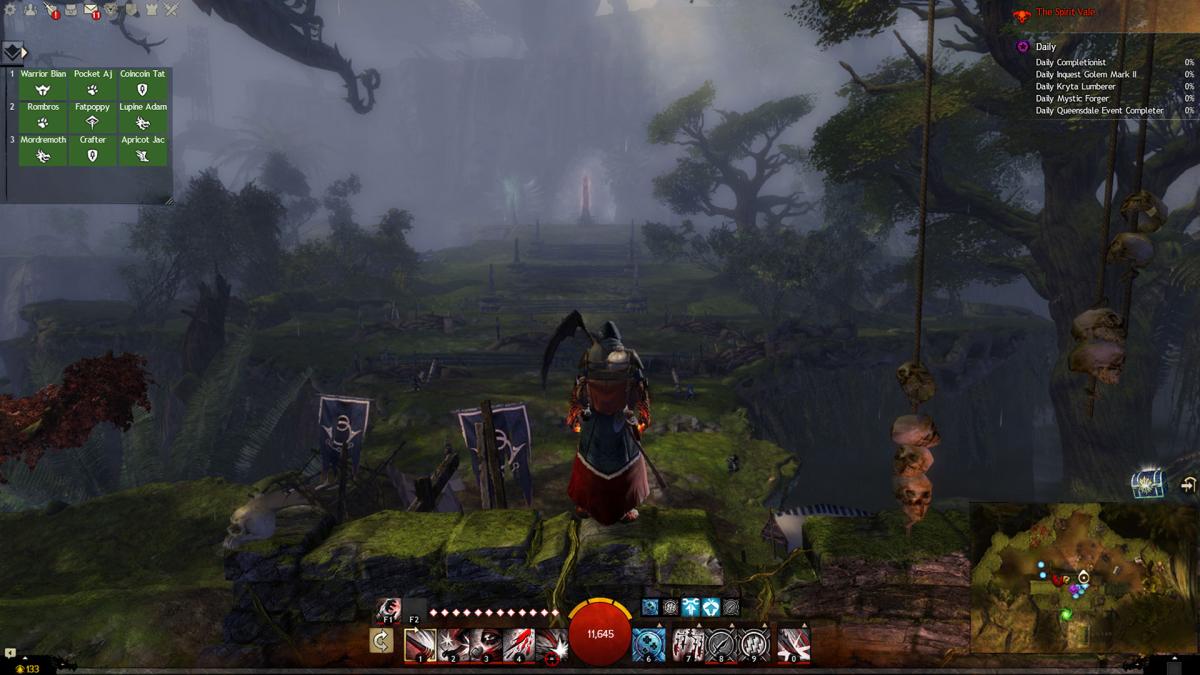Activate the elite skill in slot 0
This screenshot has height=675, width=1200.
point(794,645)
